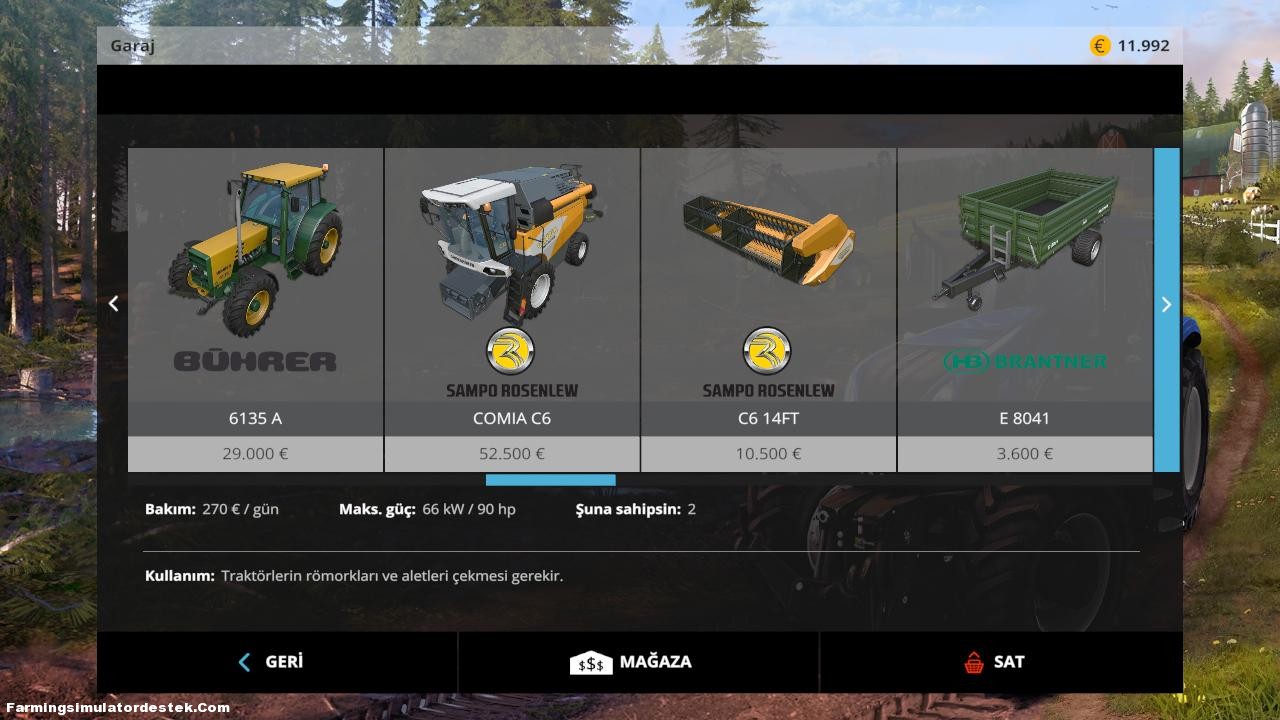
Task: Open the MAĞAZA store
Action: coord(638,661)
